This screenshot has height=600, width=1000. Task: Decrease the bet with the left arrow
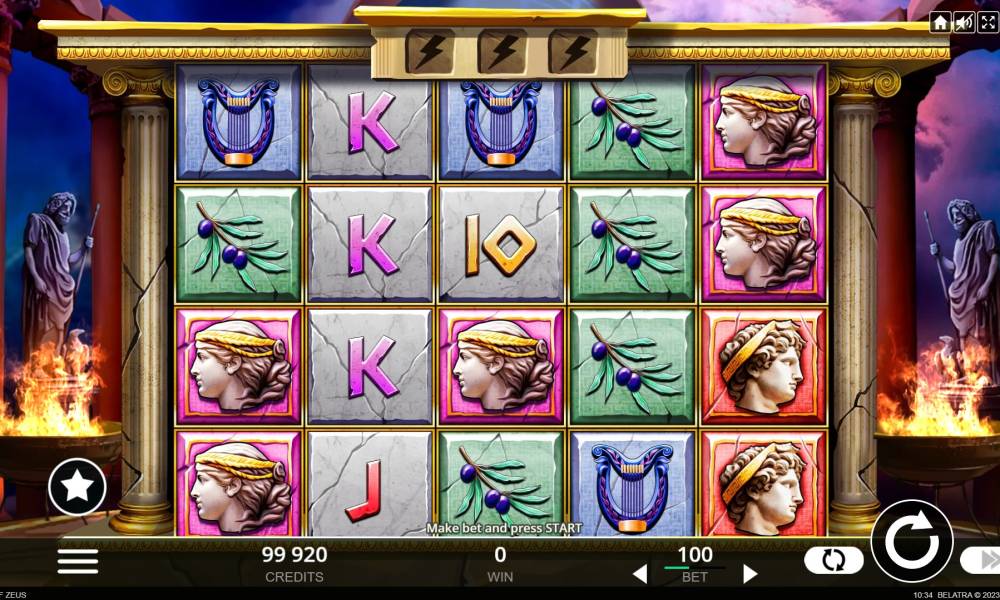[x=640, y=574]
